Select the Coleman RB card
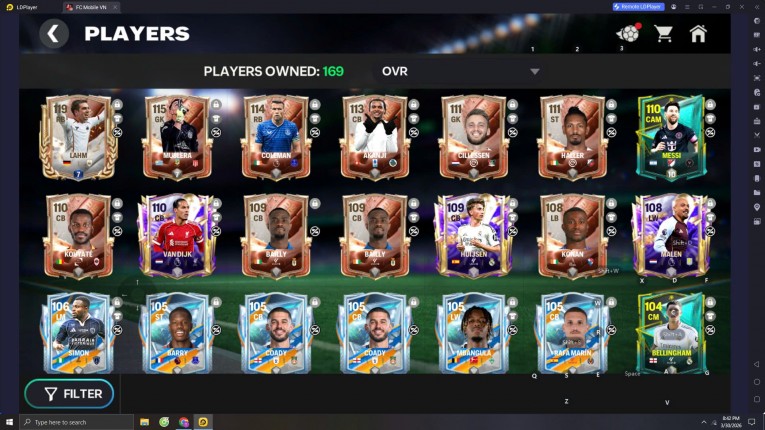The height and width of the screenshot is (430, 765). coord(275,138)
